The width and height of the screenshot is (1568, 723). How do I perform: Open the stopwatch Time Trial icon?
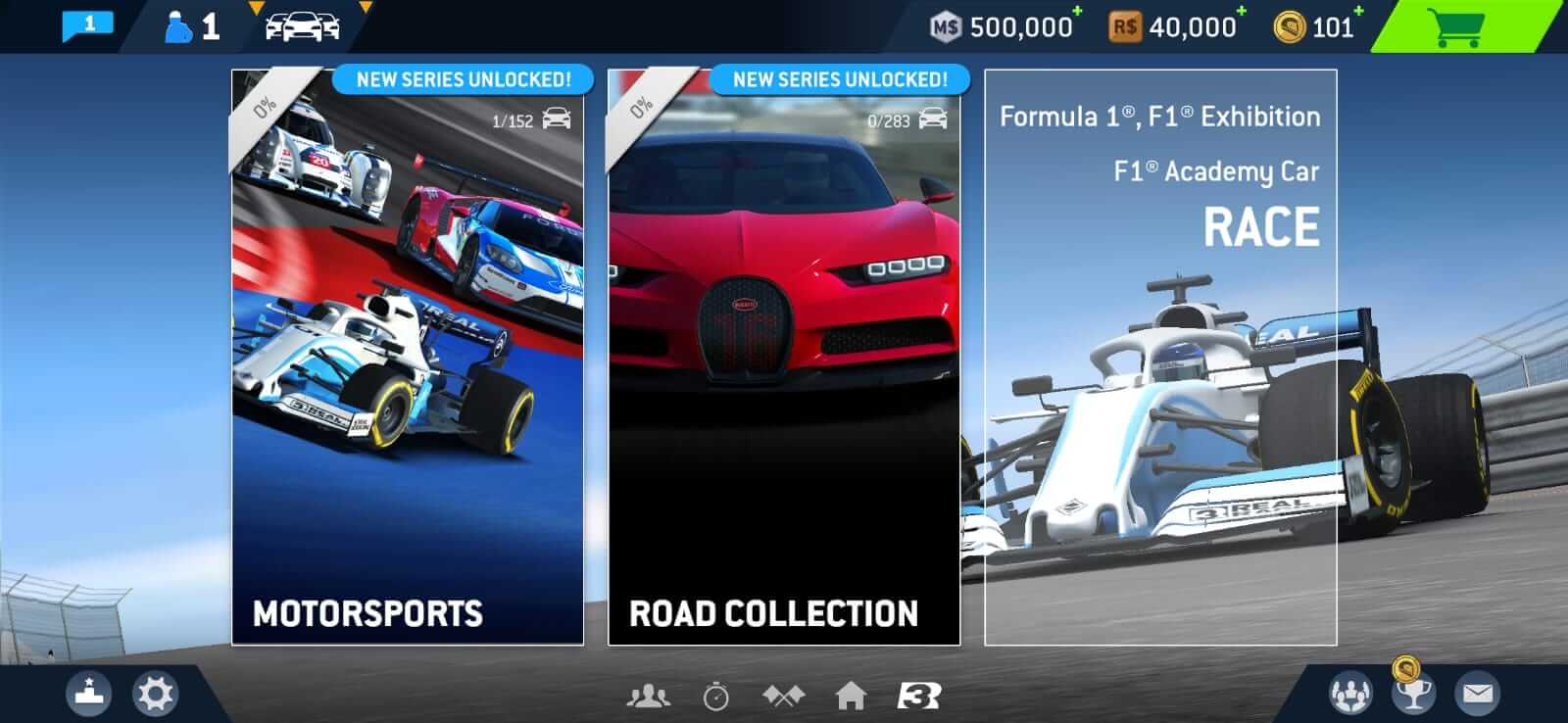tap(715, 699)
